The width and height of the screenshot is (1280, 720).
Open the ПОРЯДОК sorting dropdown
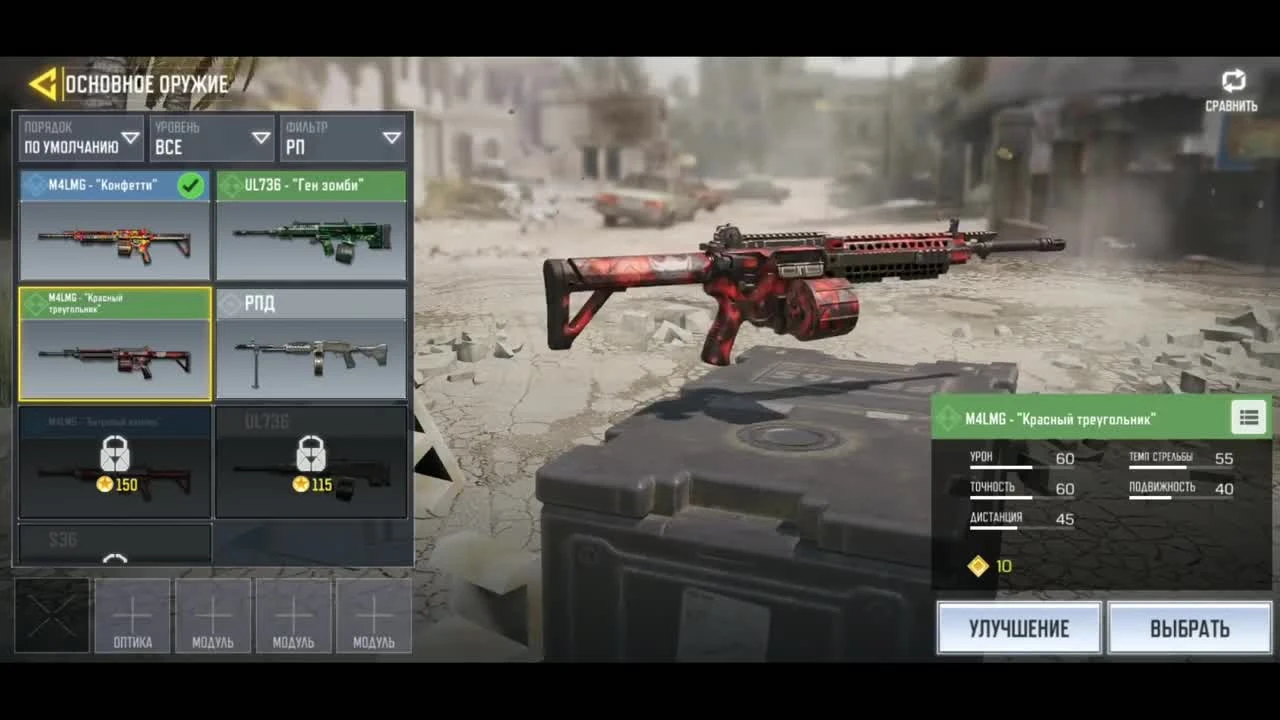pyautogui.click(x=80, y=137)
